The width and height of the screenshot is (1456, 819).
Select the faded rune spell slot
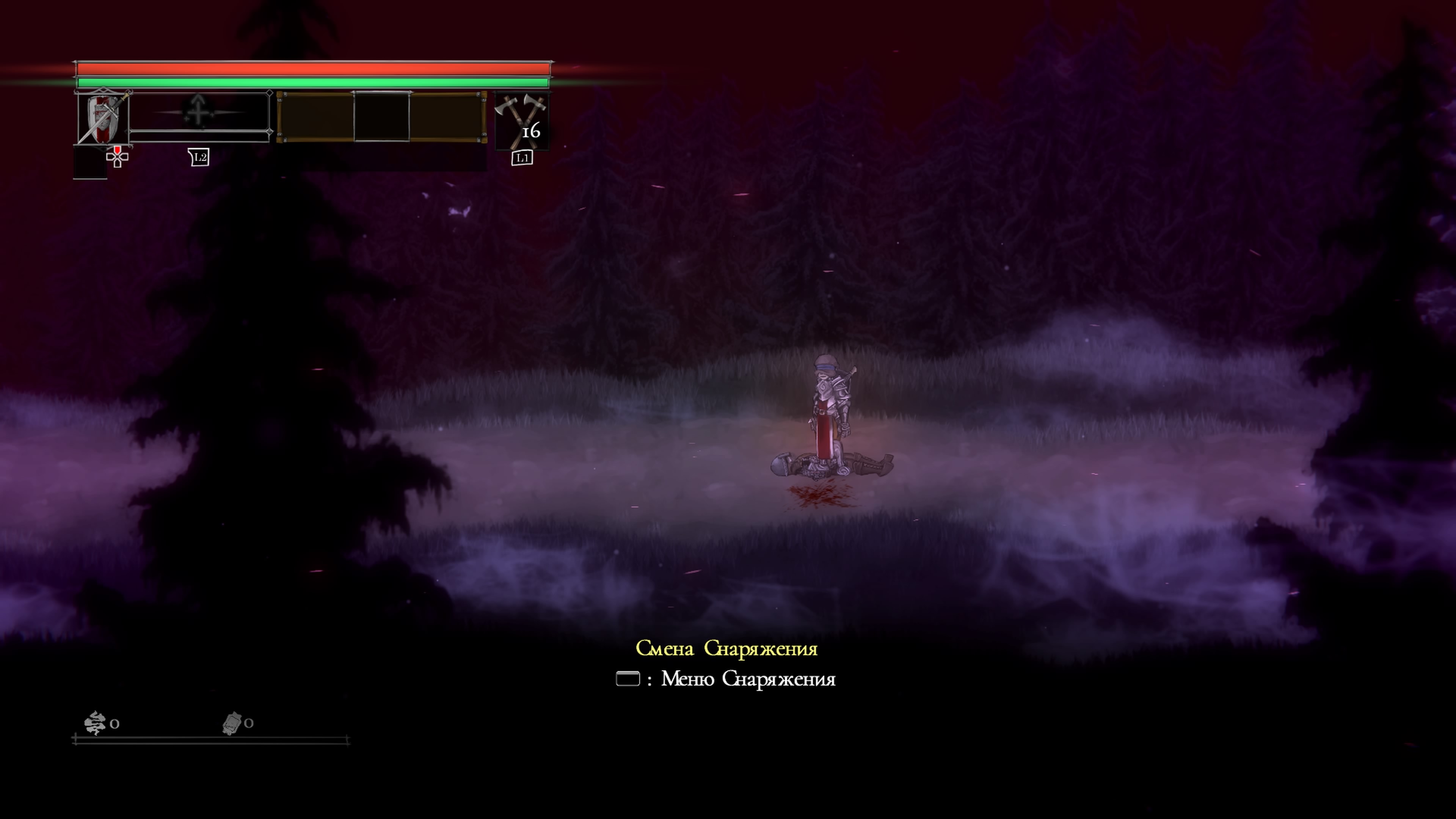[198, 112]
